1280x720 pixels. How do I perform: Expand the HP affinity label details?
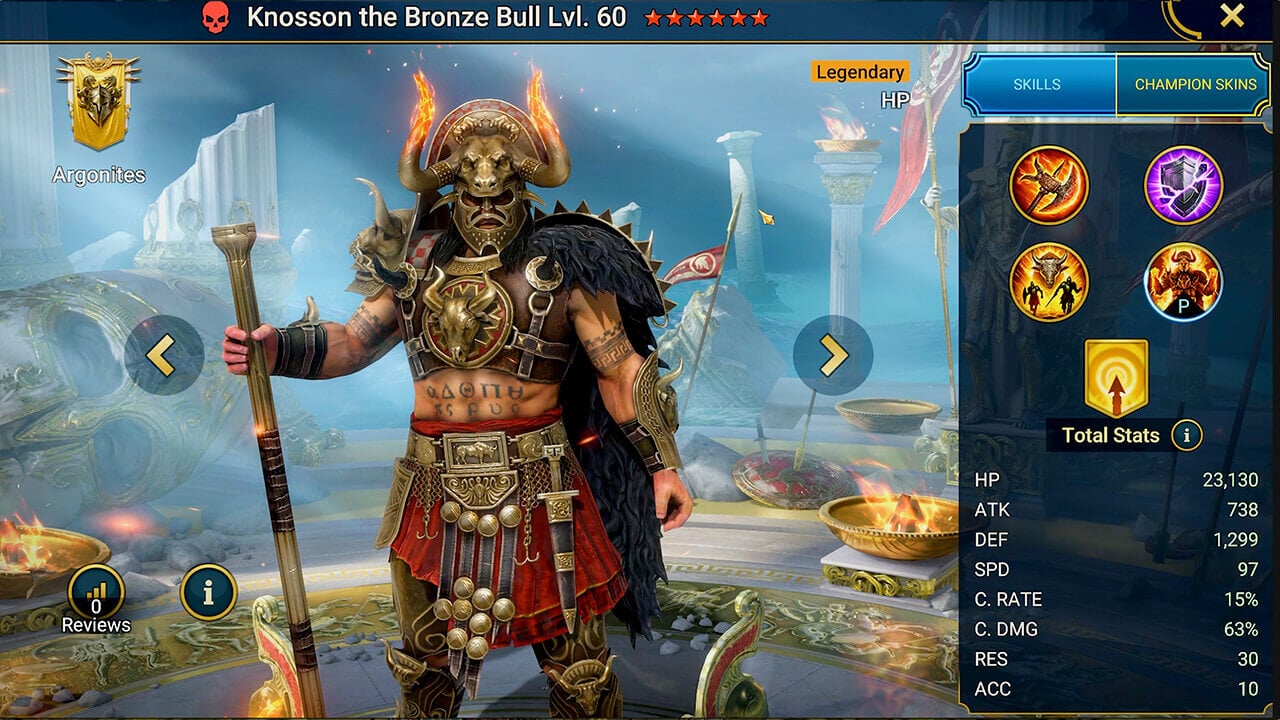897,99
